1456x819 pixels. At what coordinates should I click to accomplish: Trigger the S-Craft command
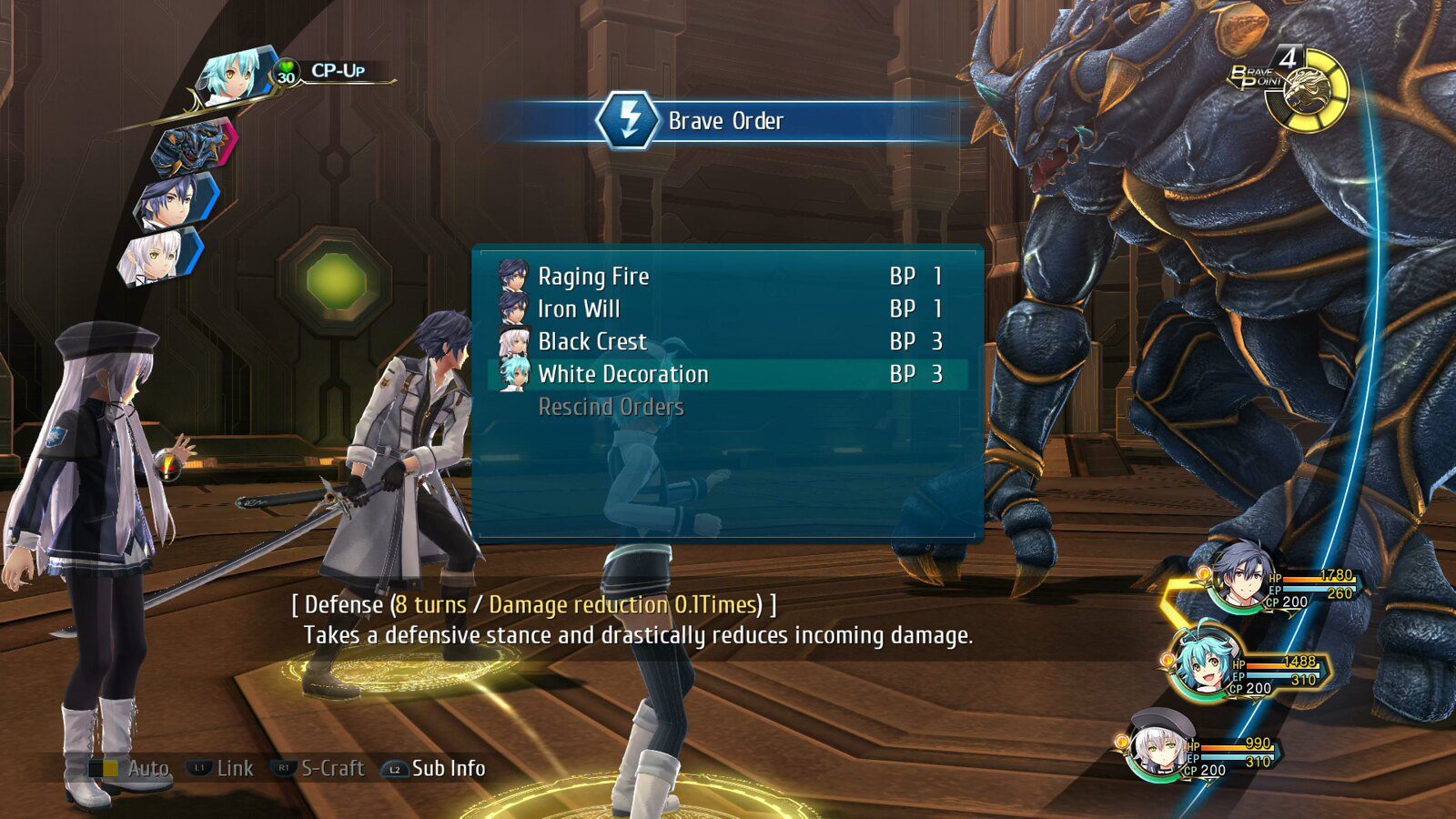click(x=319, y=769)
